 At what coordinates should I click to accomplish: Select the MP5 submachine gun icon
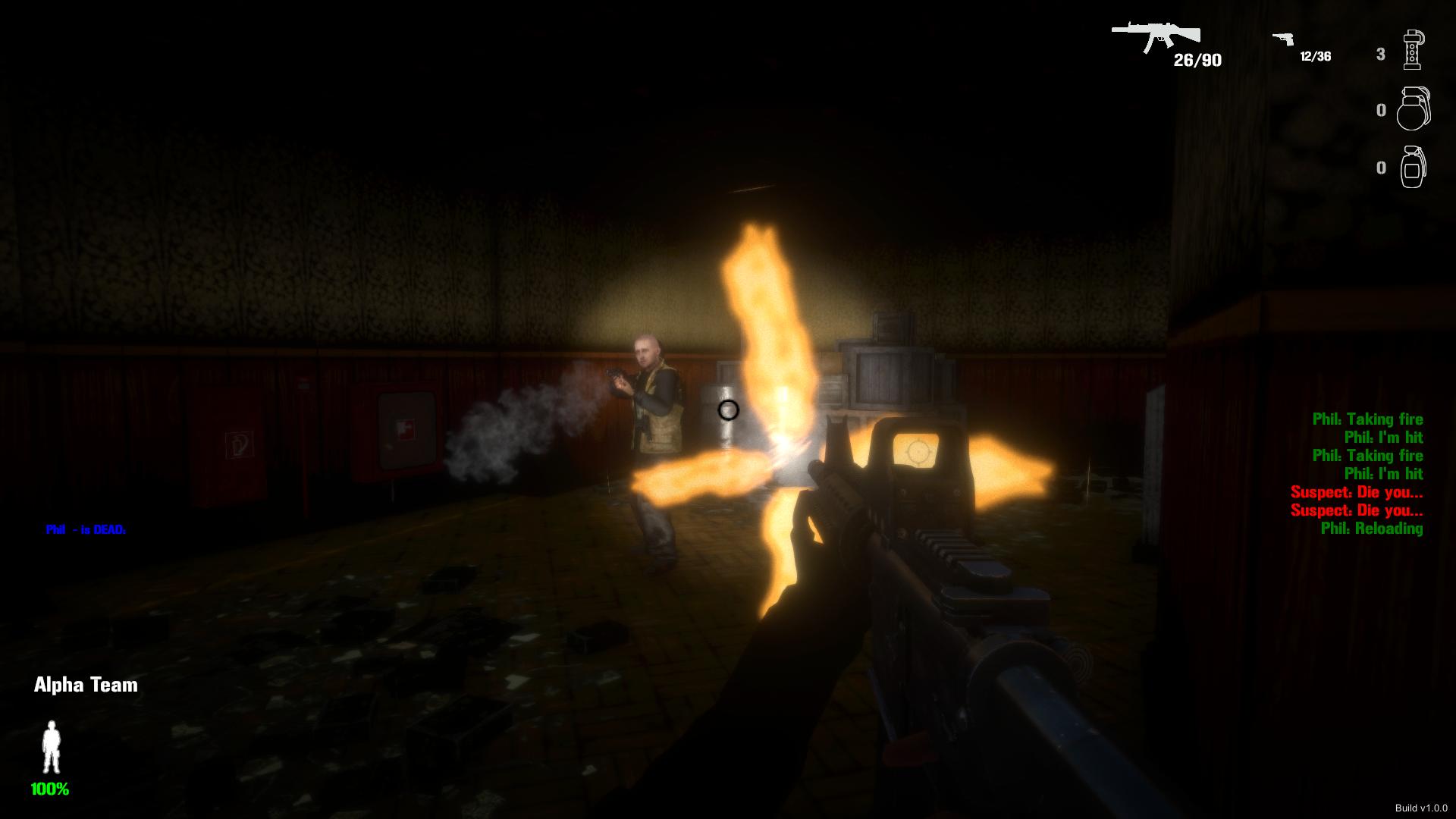(x=1156, y=34)
